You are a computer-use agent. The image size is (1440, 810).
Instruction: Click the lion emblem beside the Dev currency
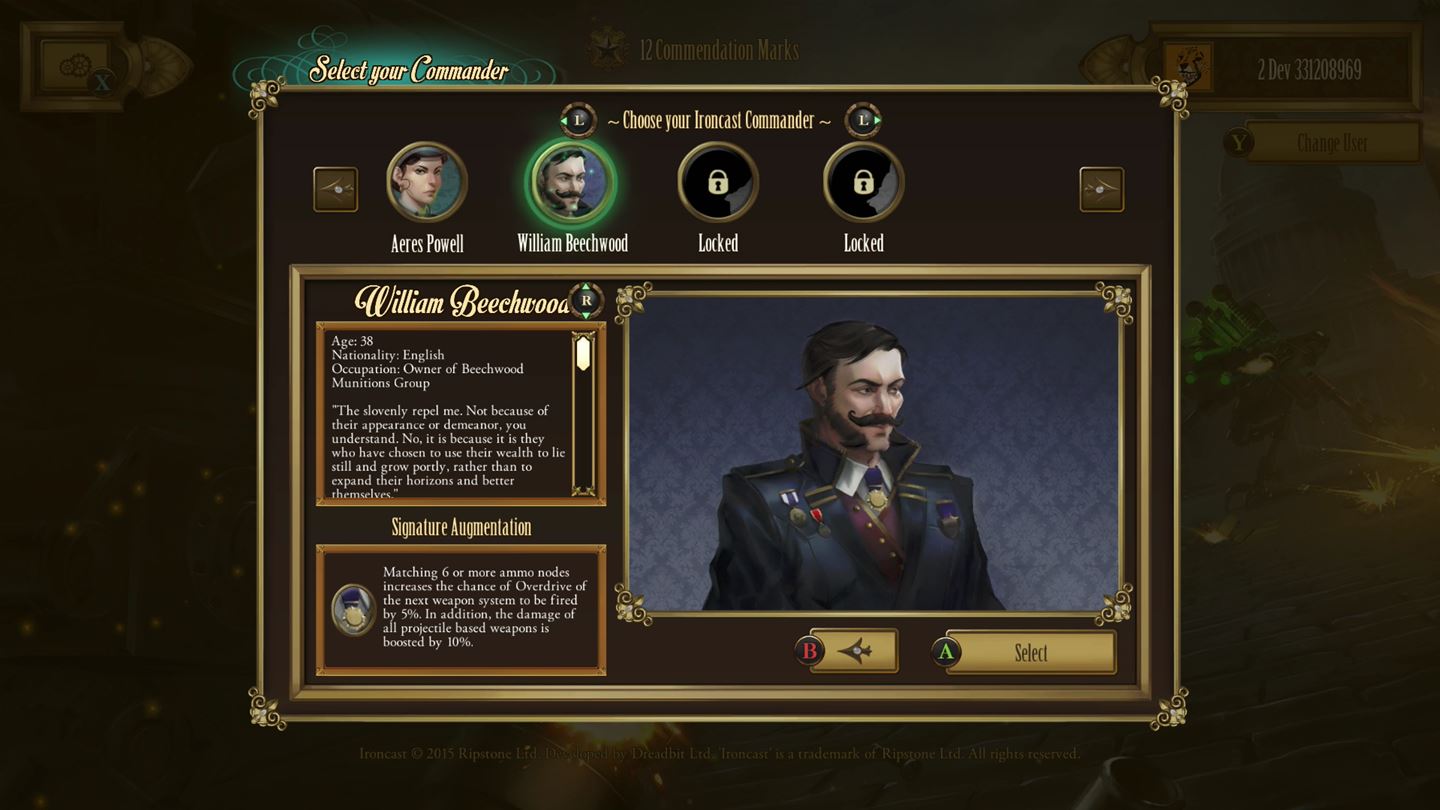1188,65
